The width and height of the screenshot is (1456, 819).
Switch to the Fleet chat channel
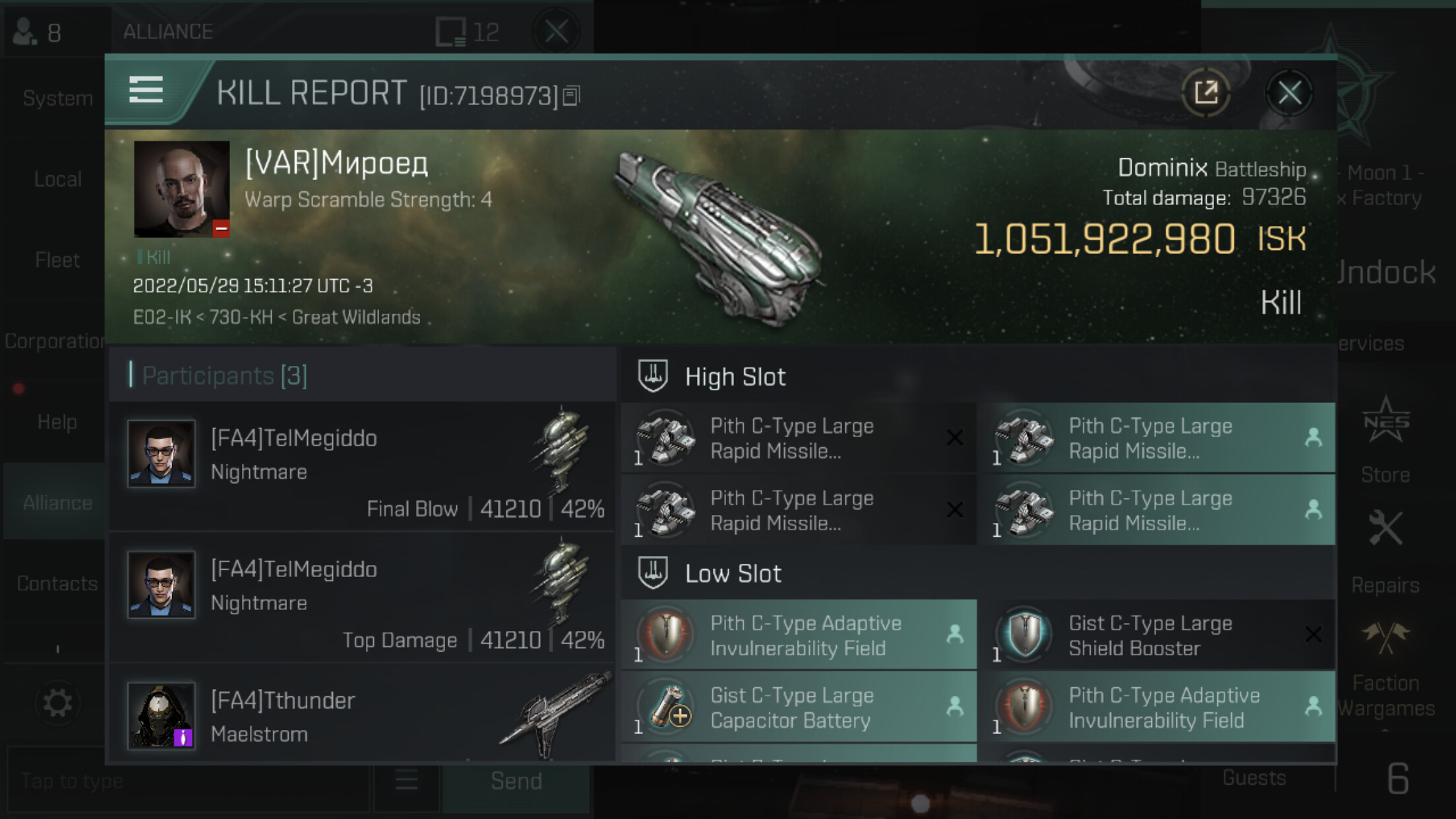tap(57, 260)
